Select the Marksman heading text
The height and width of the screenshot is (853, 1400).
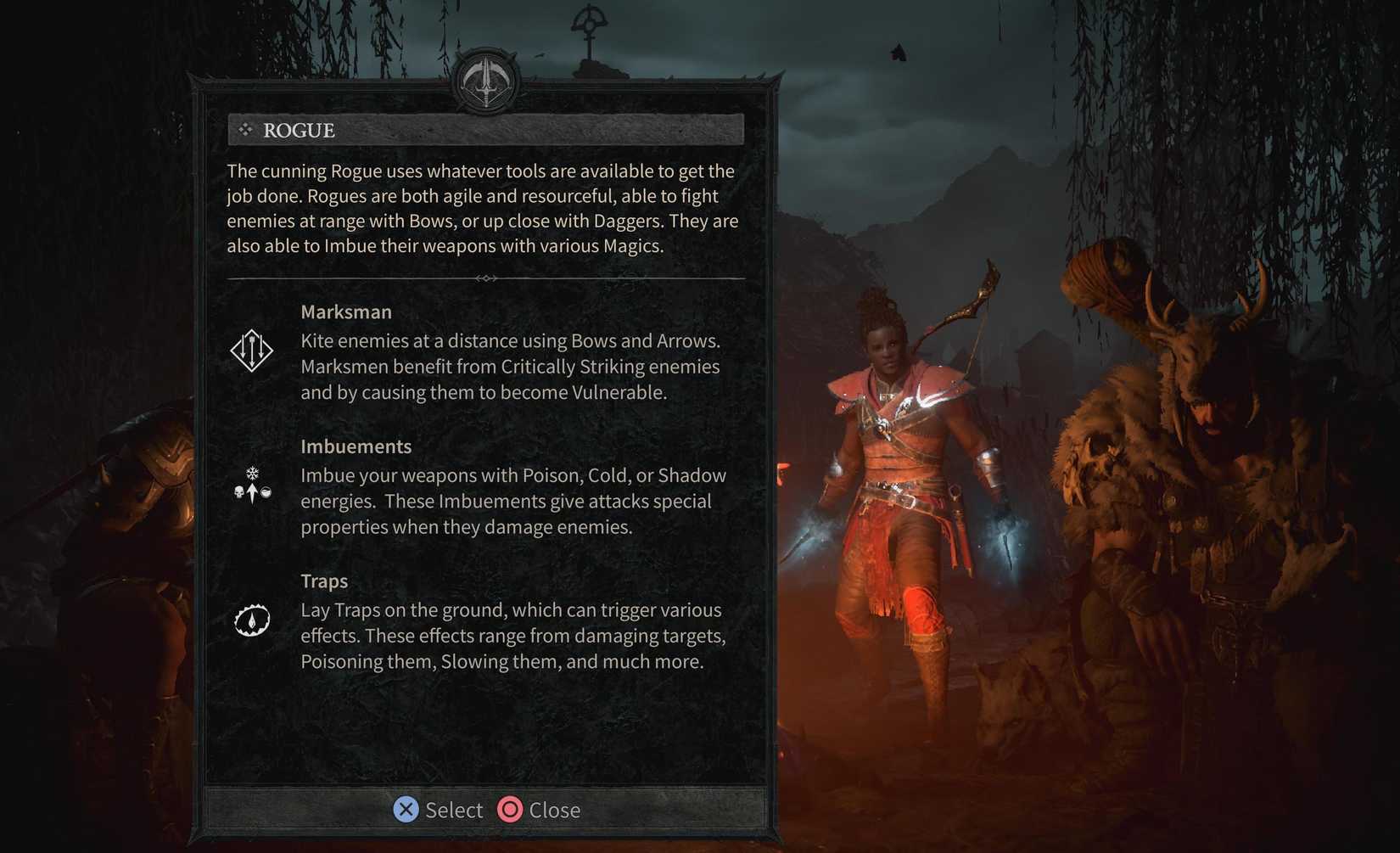tap(346, 311)
